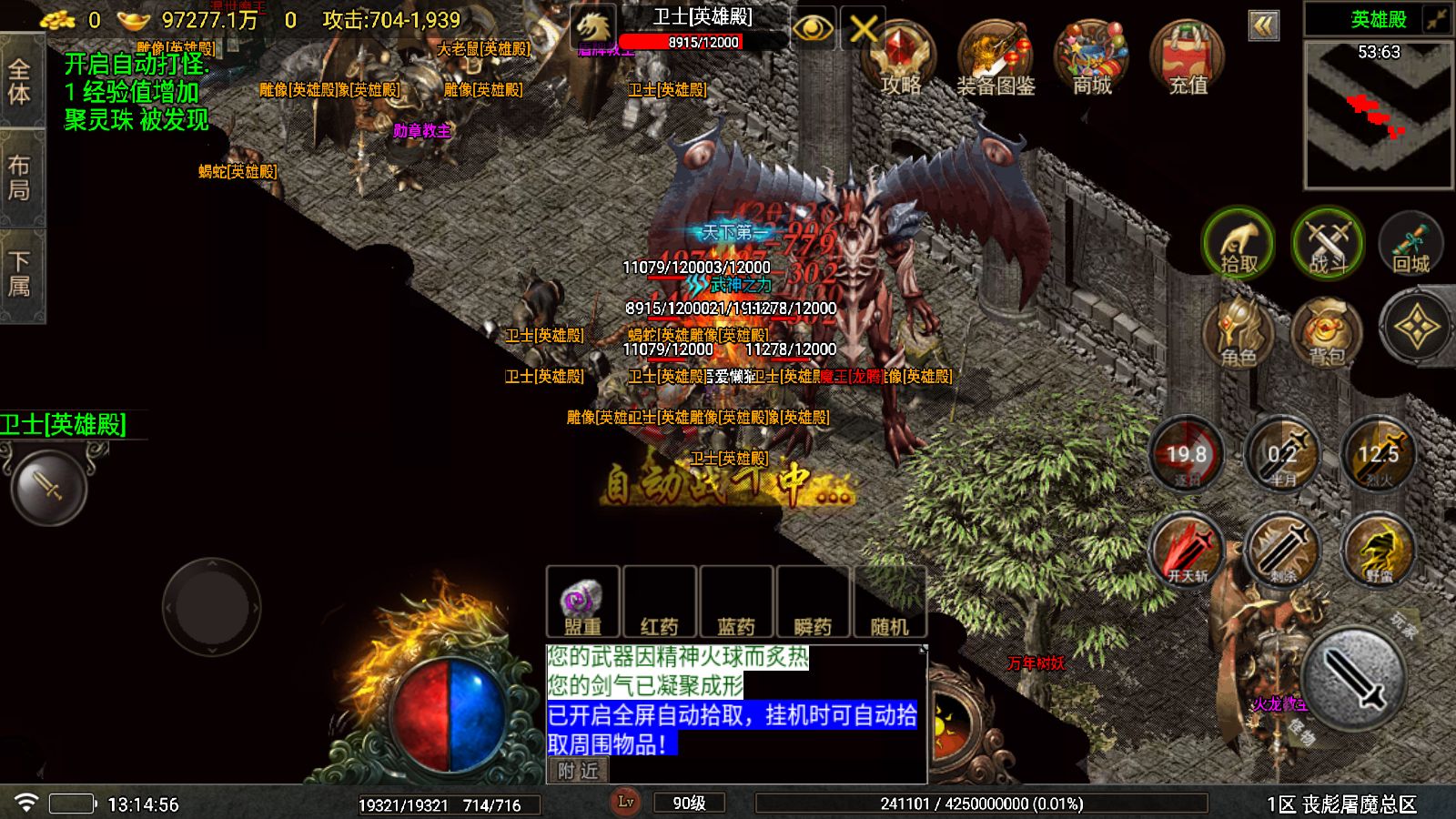
Task: Use the 盟重 teleport stone slot
Action: [x=582, y=602]
